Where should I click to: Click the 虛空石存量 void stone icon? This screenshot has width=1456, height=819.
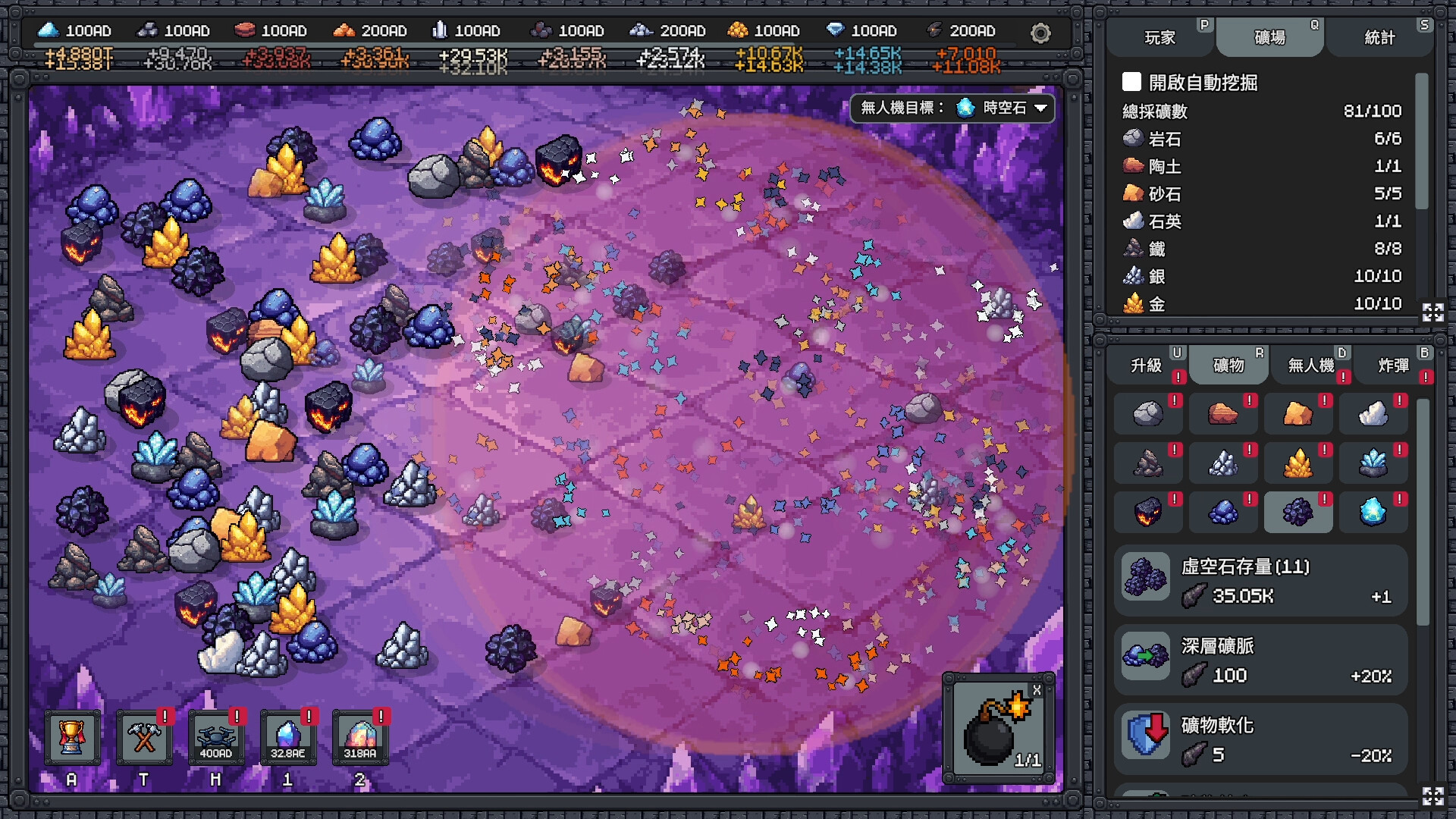[1145, 576]
